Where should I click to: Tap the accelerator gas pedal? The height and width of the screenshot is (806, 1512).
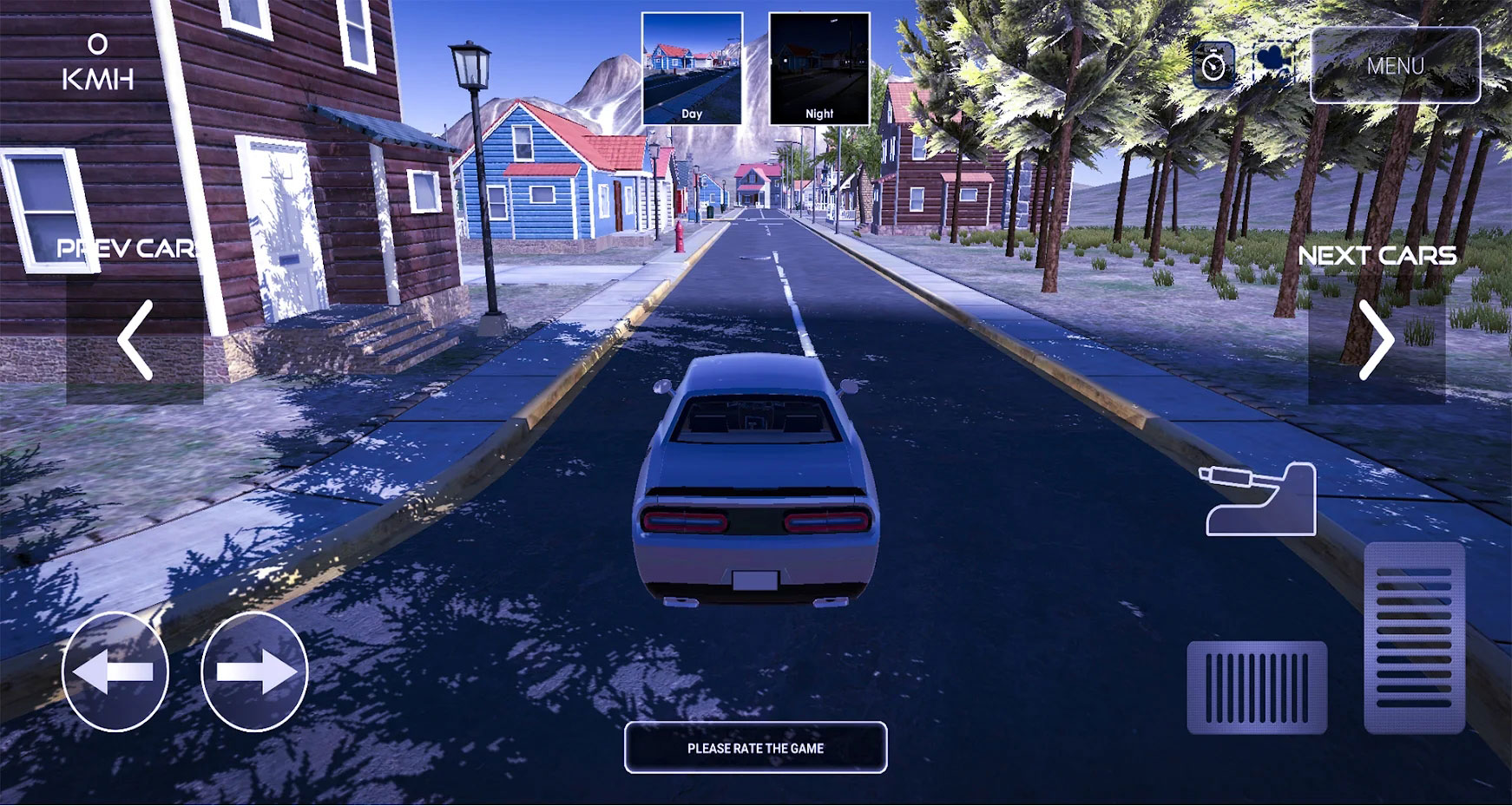tap(1414, 638)
